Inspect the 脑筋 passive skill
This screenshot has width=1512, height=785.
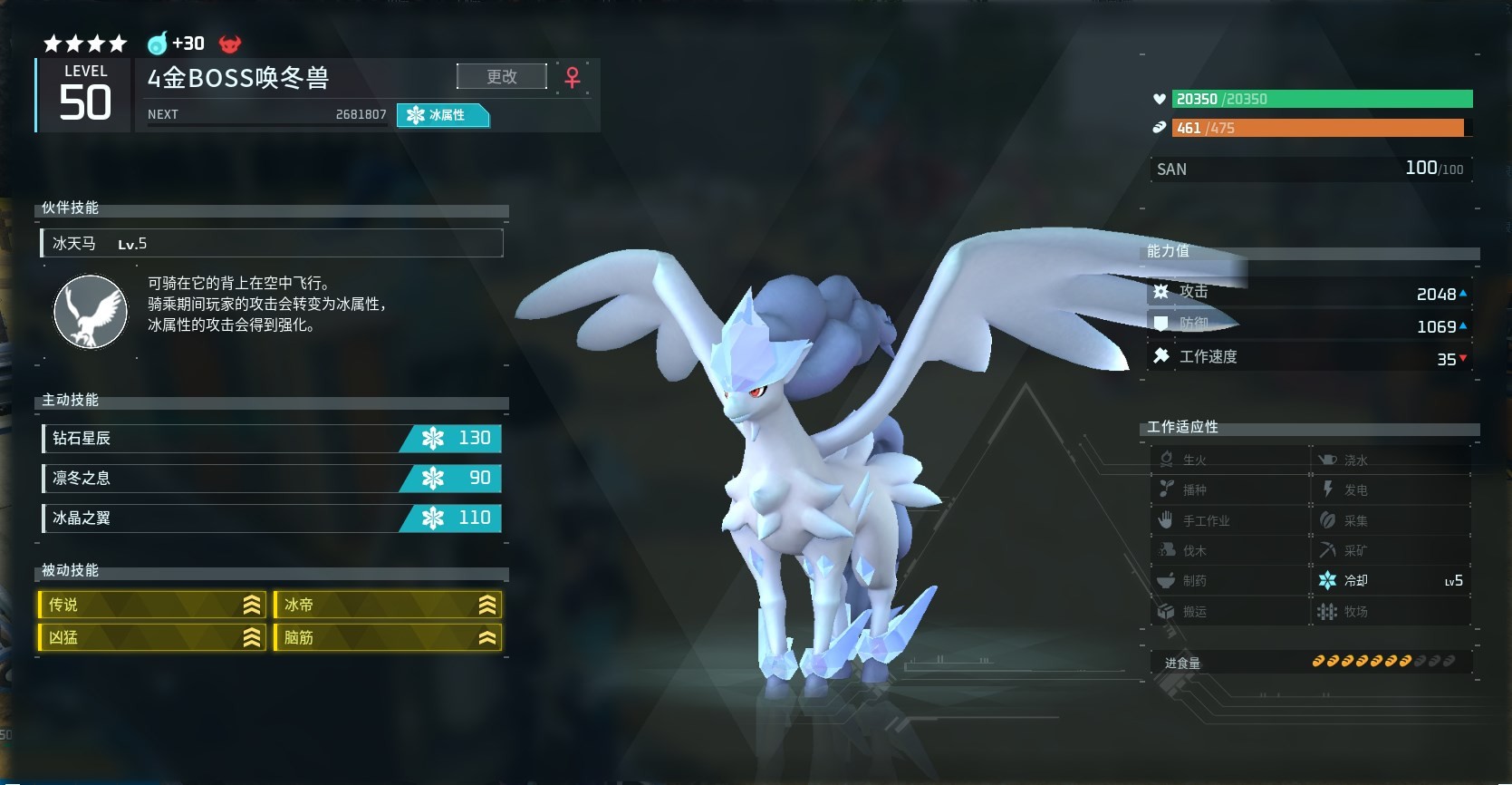point(388,638)
